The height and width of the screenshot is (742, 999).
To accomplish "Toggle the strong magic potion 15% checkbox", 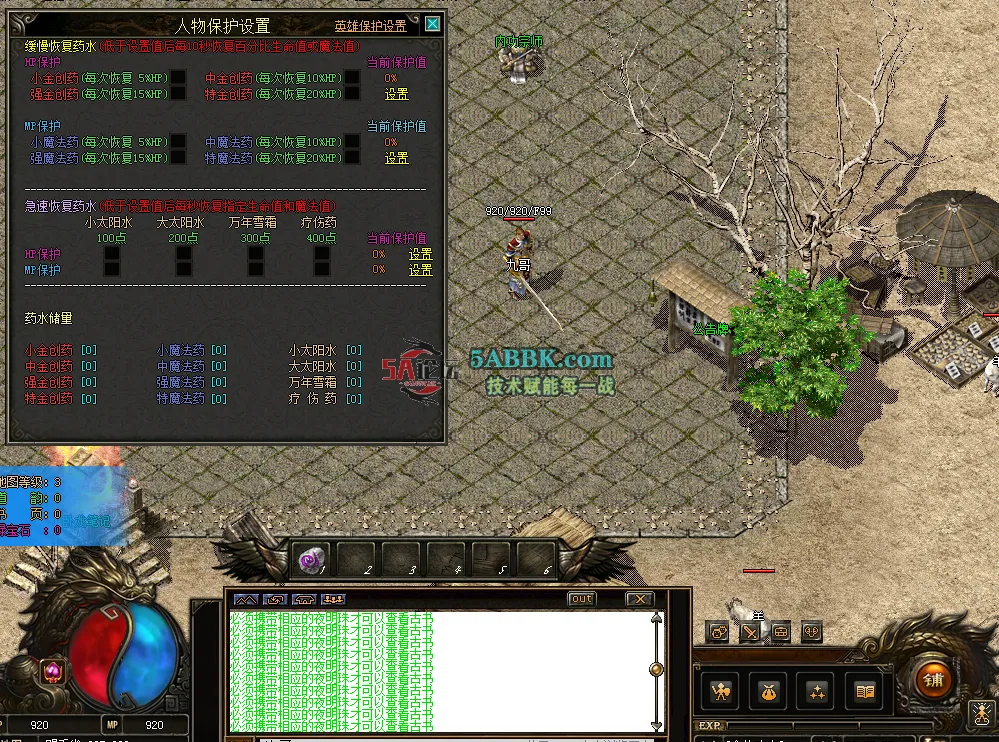I will [x=178, y=158].
